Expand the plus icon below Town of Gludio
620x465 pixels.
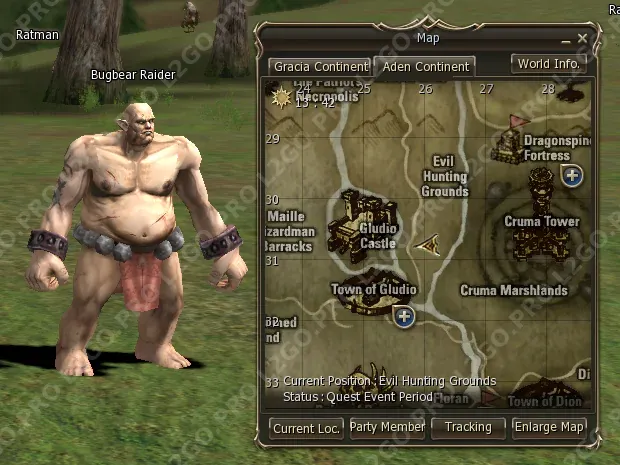[x=404, y=317]
